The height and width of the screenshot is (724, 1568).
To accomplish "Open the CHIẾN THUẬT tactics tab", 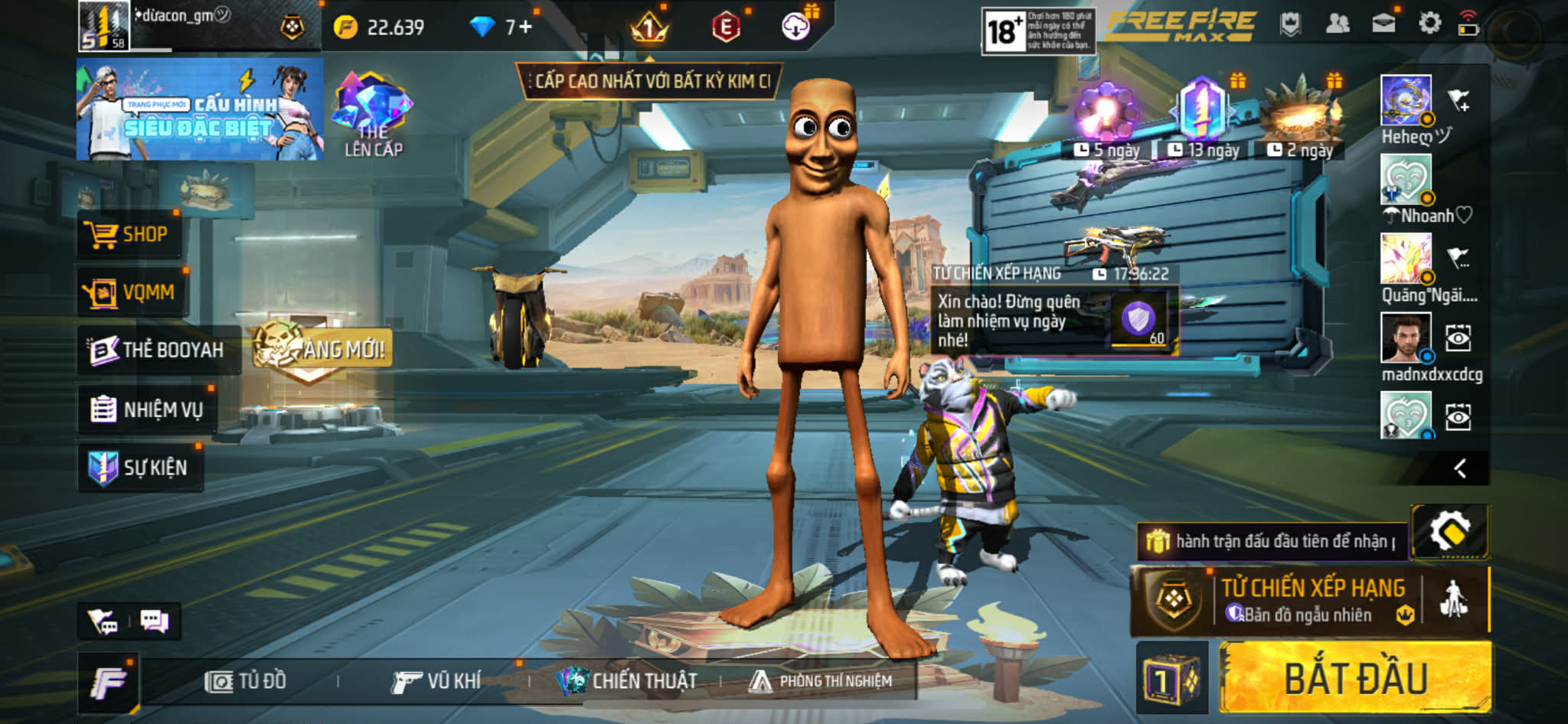I will click(626, 680).
